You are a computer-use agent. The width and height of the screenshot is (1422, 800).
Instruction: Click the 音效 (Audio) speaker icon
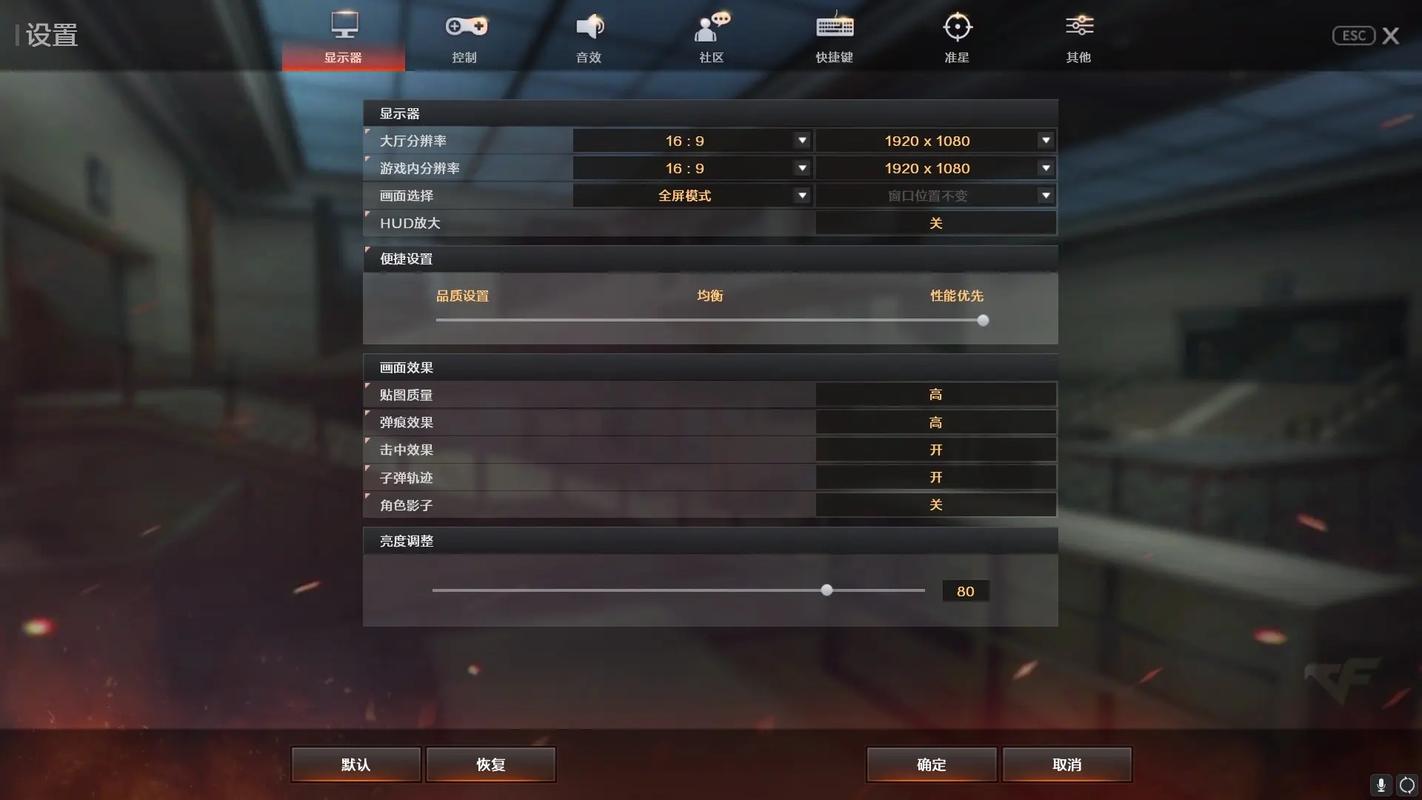(x=588, y=27)
